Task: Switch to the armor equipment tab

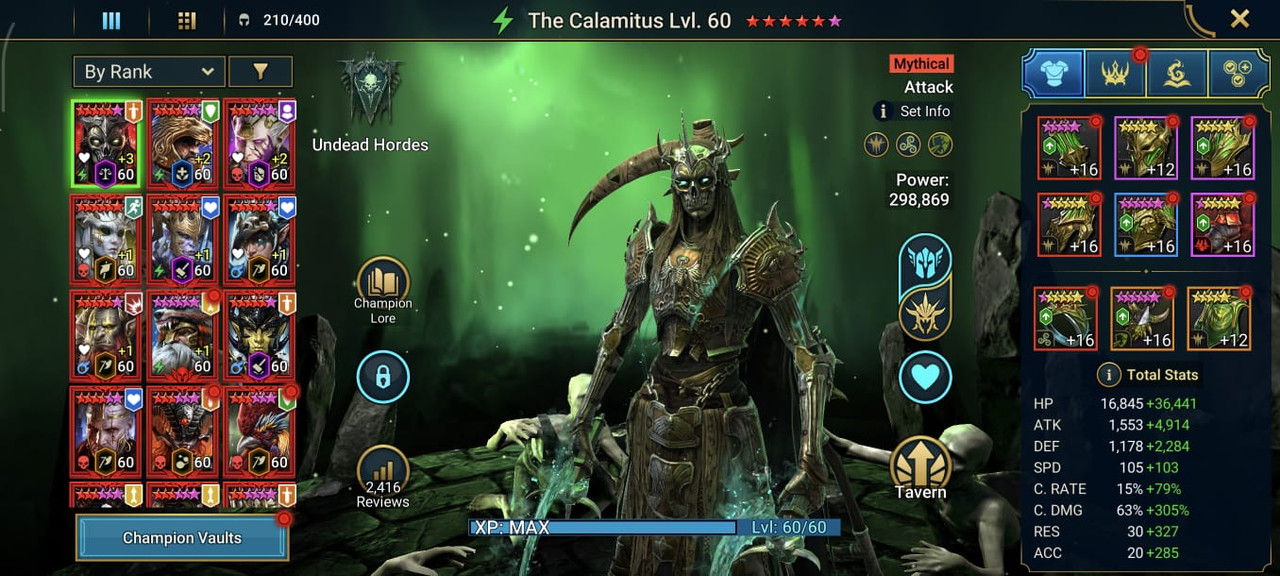Action: tap(1053, 73)
